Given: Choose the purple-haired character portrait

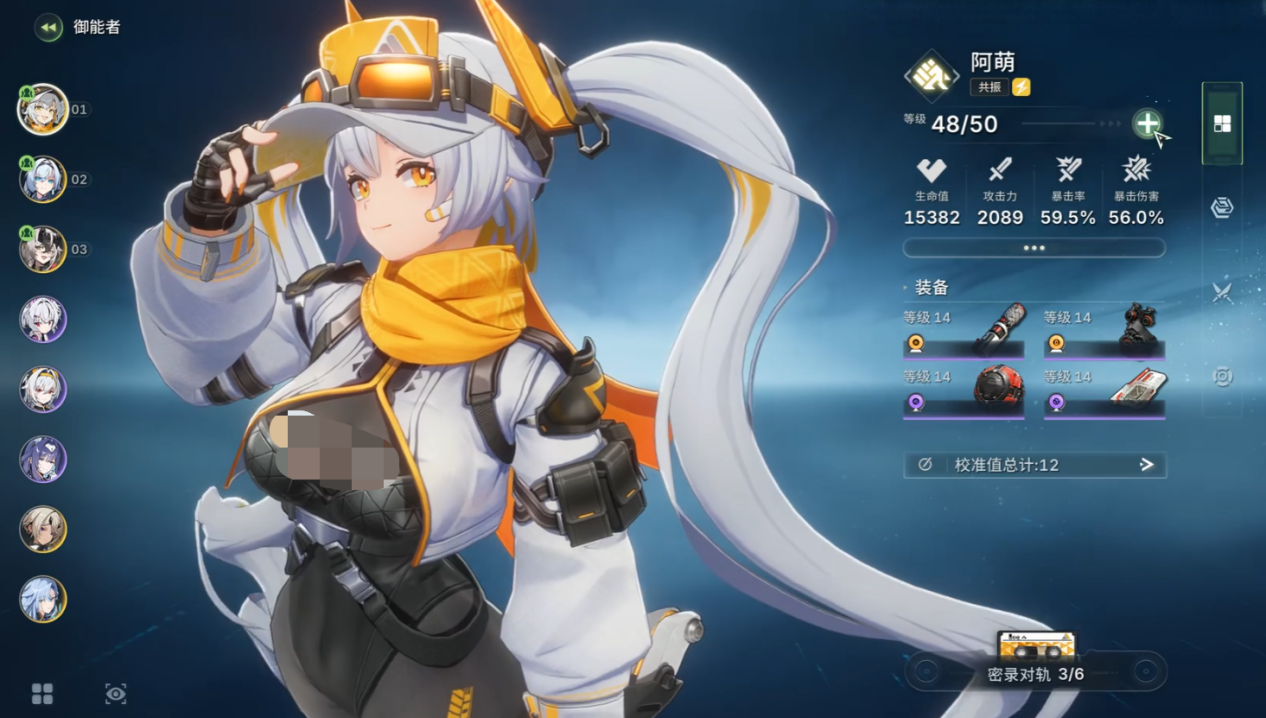Looking at the screenshot, I should point(43,459).
